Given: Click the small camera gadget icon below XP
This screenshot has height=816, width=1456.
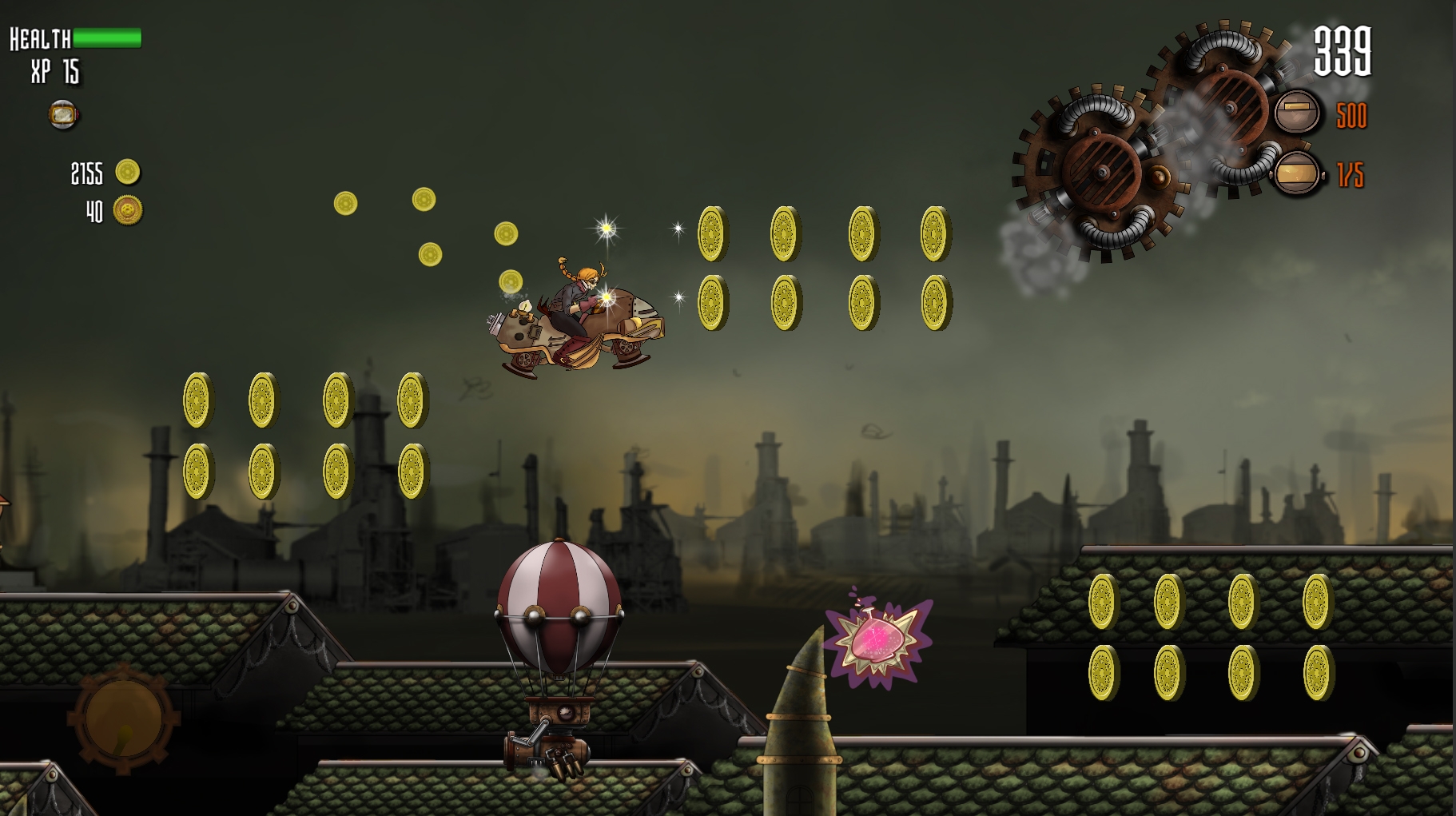Looking at the screenshot, I should pos(63,114).
